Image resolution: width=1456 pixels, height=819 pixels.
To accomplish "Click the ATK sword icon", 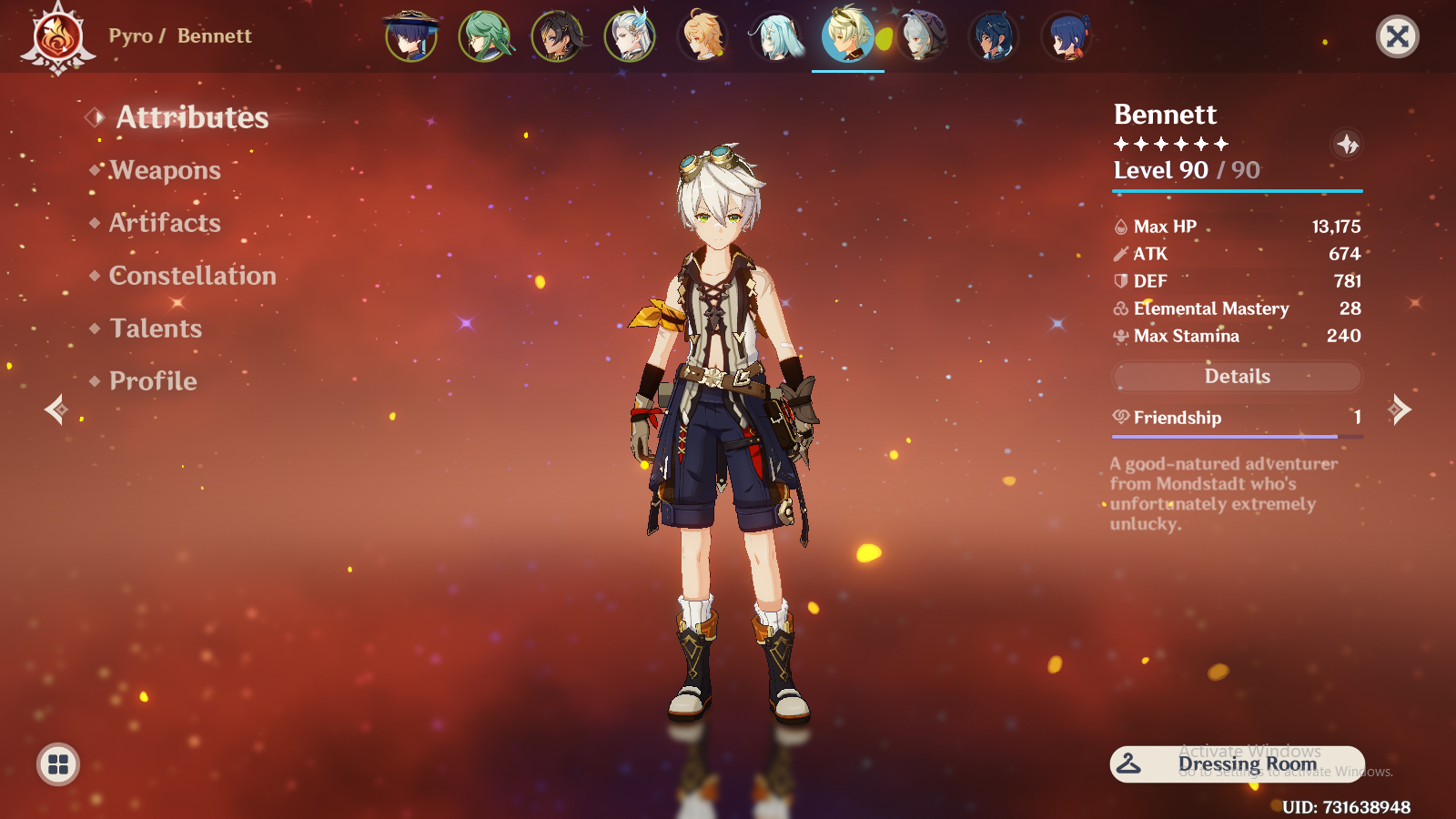I will (x=1121, y=254).
